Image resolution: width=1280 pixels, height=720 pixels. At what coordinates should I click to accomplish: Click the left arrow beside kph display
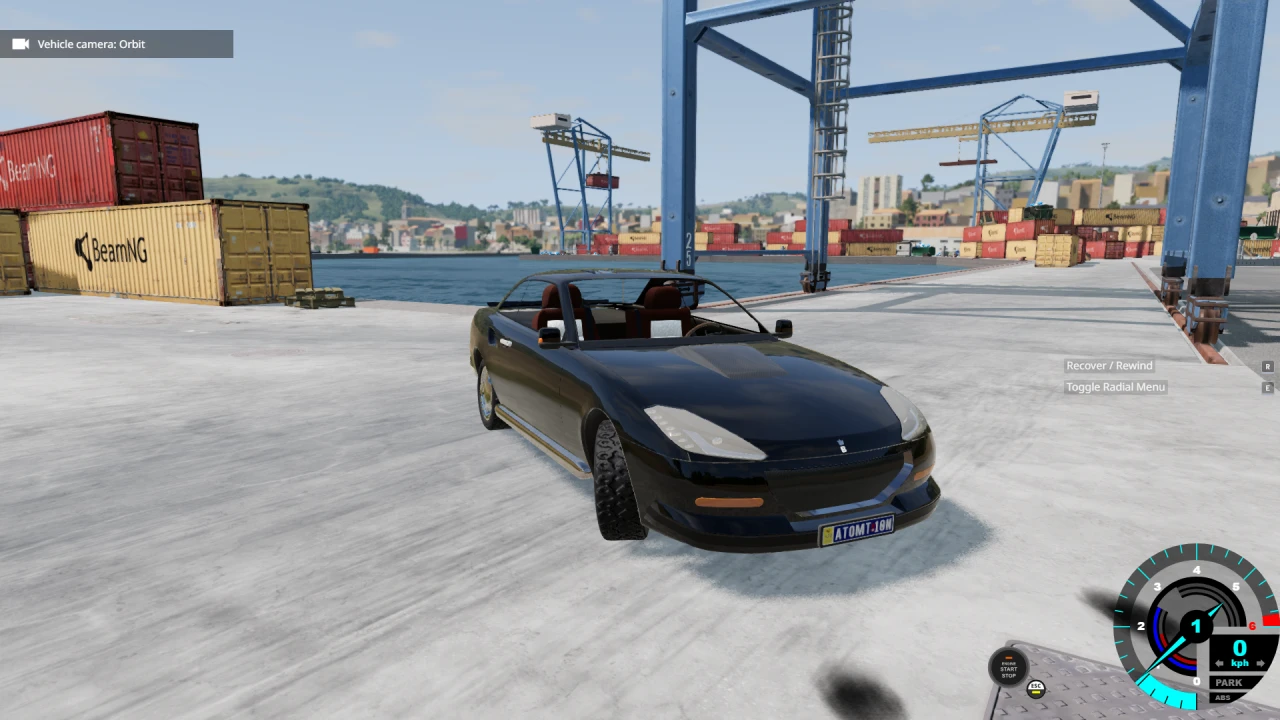coord(1220,662)
